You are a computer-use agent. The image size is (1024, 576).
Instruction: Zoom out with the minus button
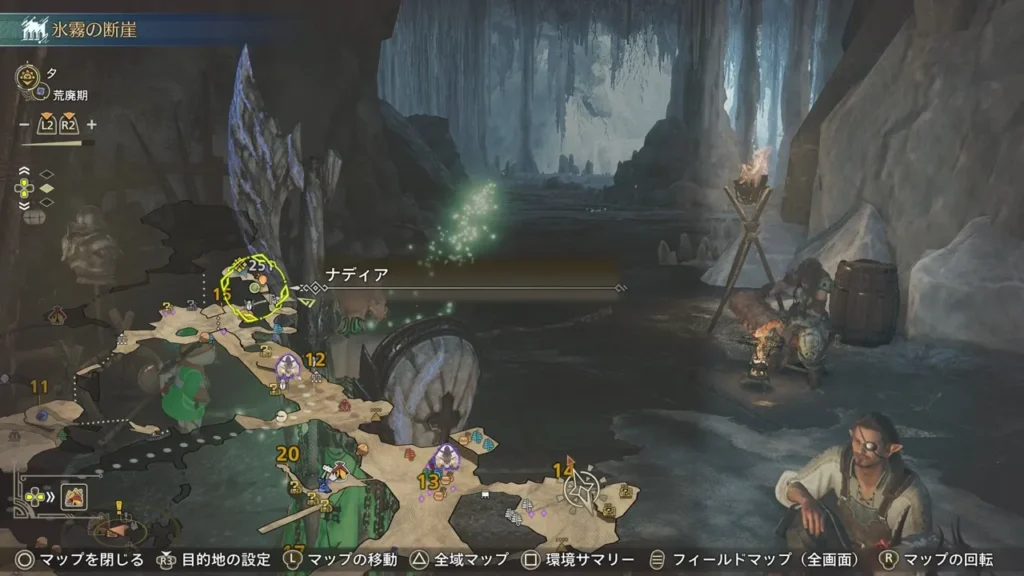click(24, 125)
